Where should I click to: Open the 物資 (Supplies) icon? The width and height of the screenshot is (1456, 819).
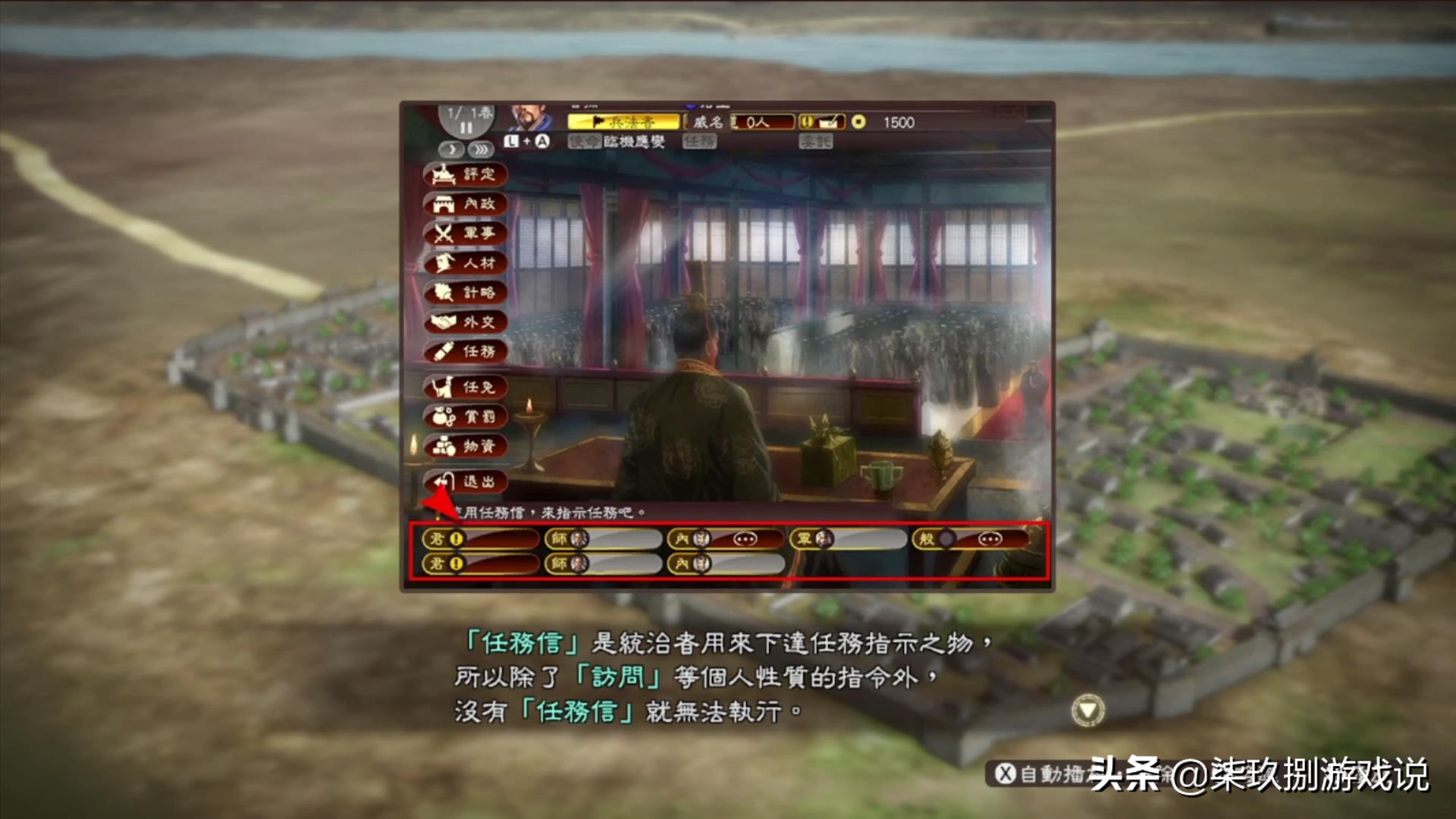(x=466, y=447)
